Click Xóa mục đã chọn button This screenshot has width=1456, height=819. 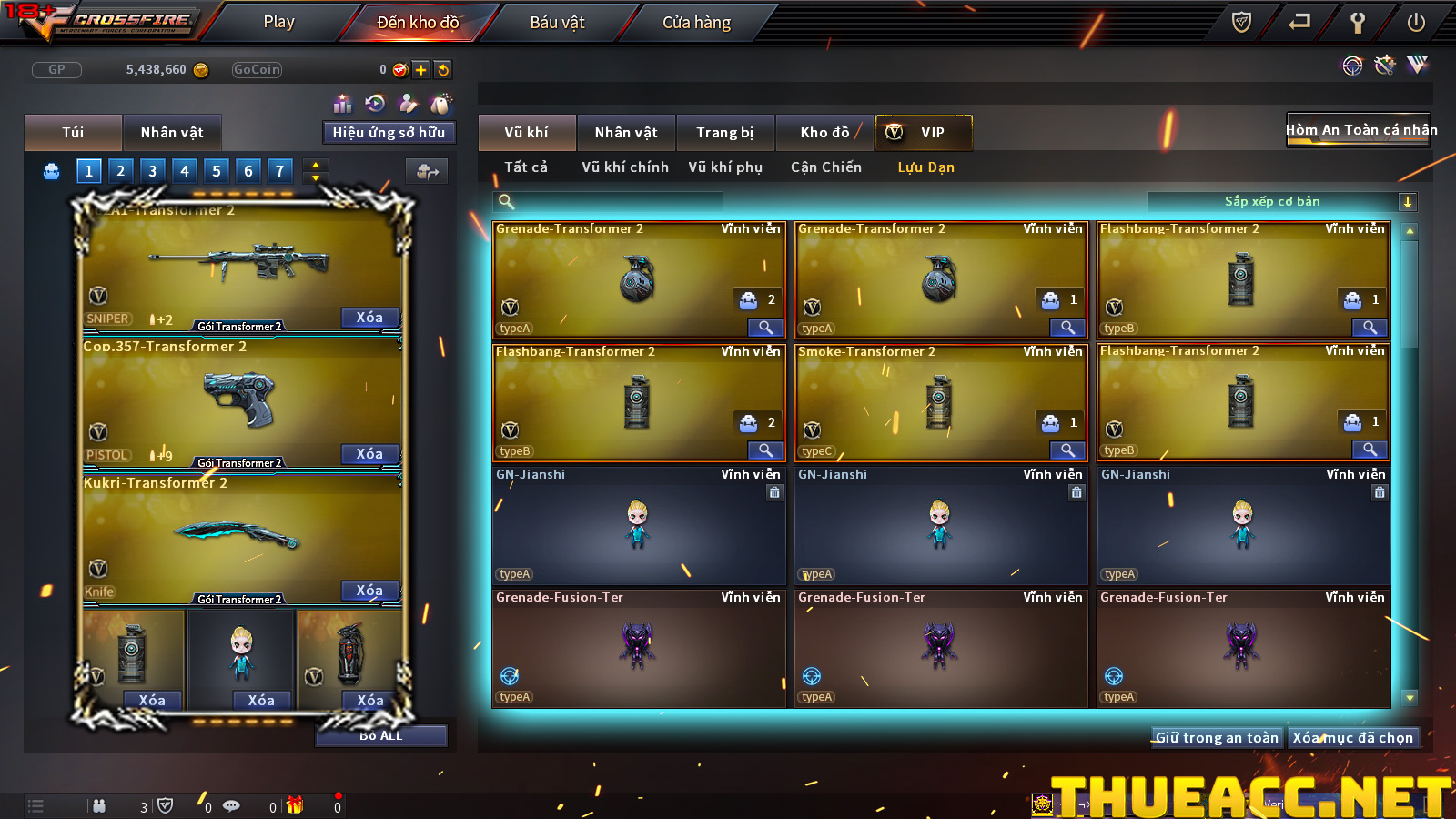tap(1353, 738)
